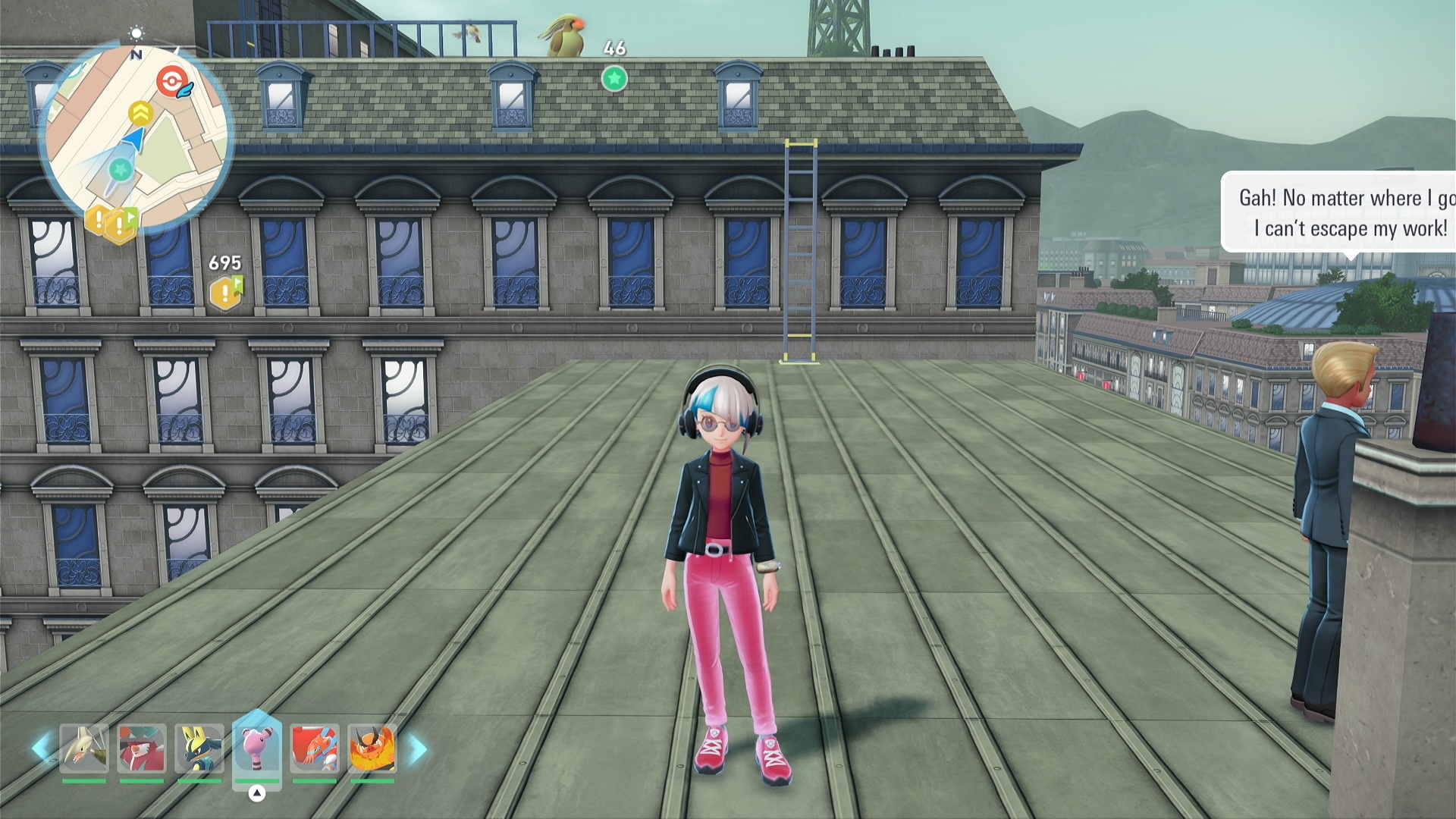Pick the yellow-and-black Lucario party slot
The image size is (1456, 819).
coord(199,748)
